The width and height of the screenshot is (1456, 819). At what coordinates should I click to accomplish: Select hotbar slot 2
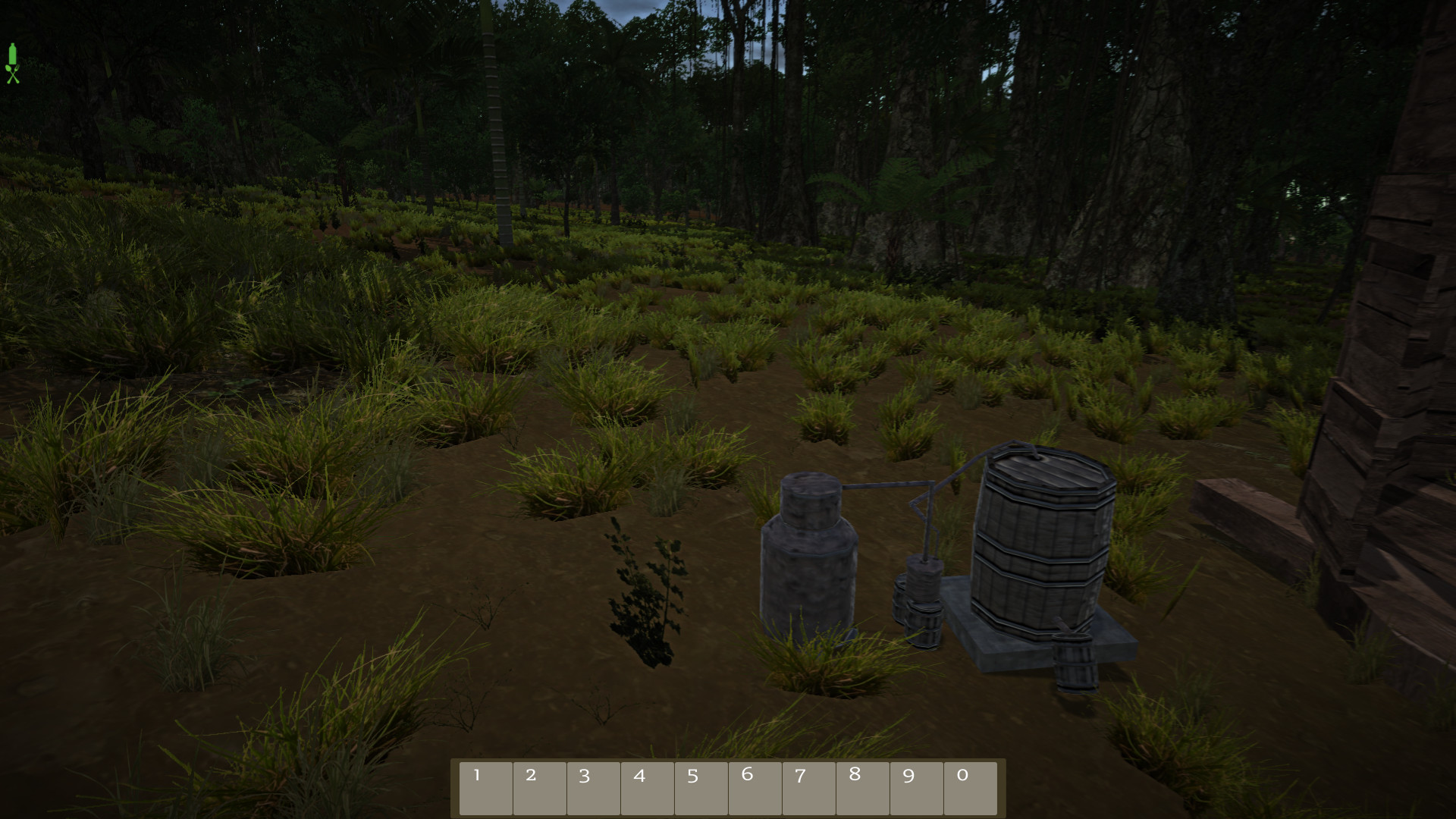(x=540, y=787)
